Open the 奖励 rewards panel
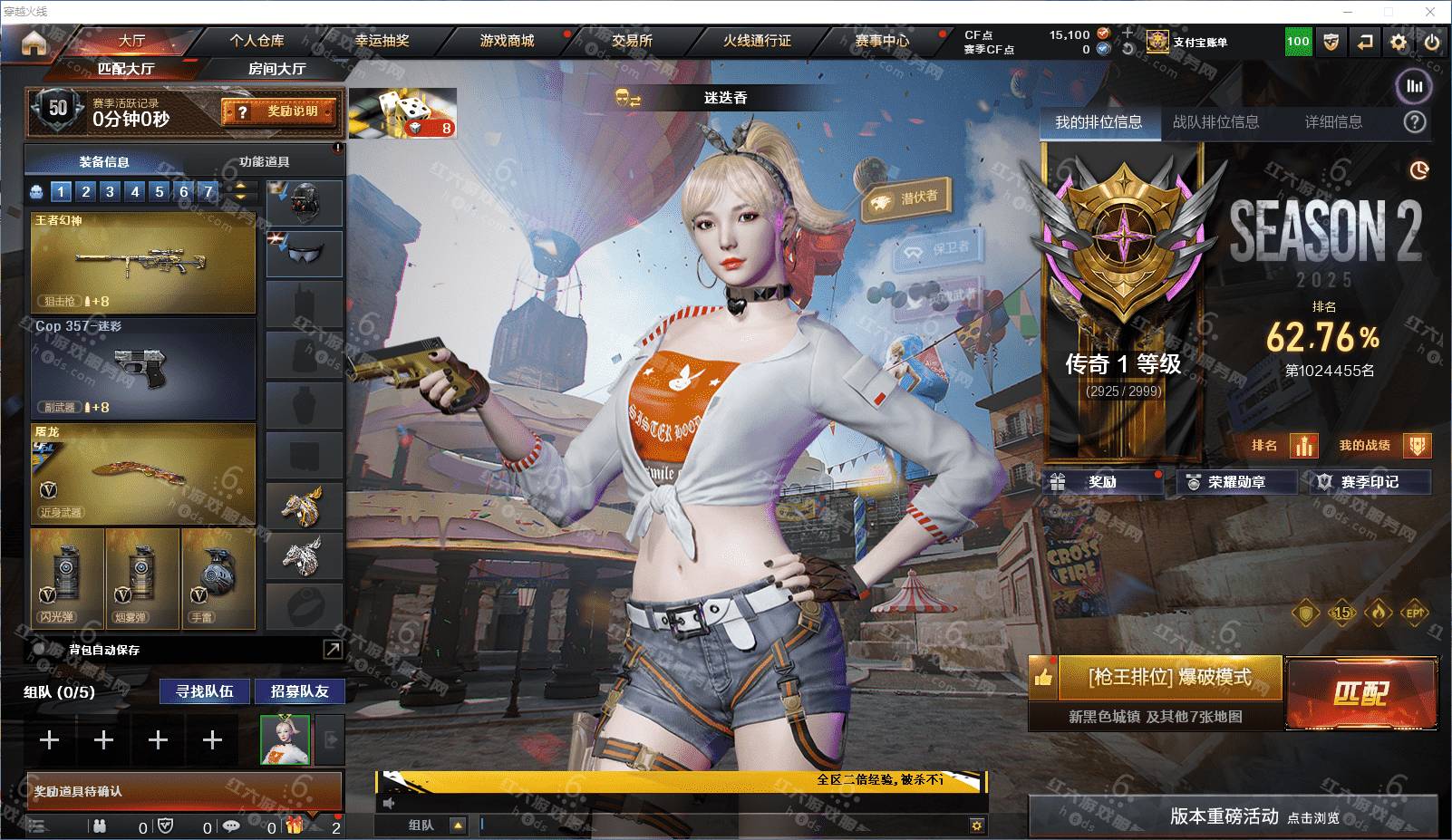This screenshot has height=840, width=1452. coord(1103,482)
